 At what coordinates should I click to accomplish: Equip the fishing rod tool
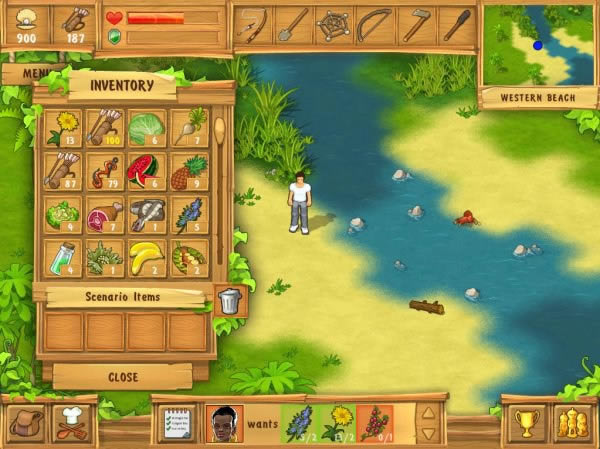coord(251,24)
